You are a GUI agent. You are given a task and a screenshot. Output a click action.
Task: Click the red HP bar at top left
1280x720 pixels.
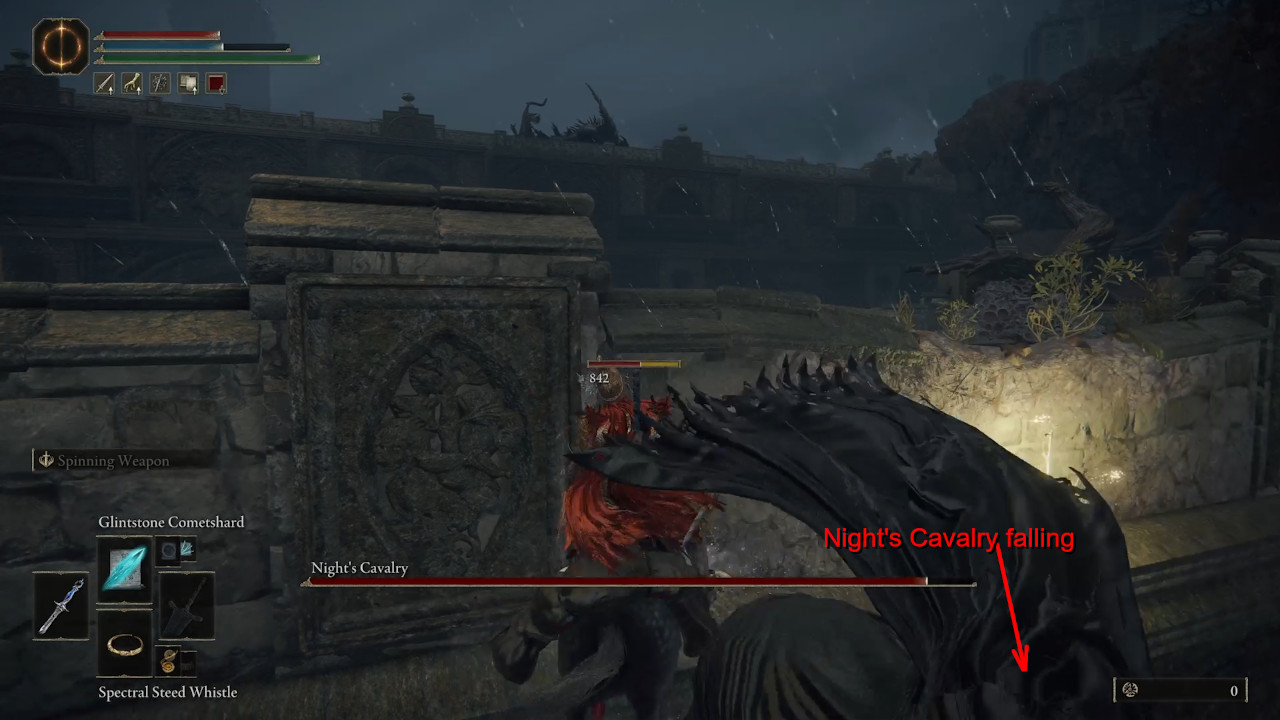click(160, 33)
